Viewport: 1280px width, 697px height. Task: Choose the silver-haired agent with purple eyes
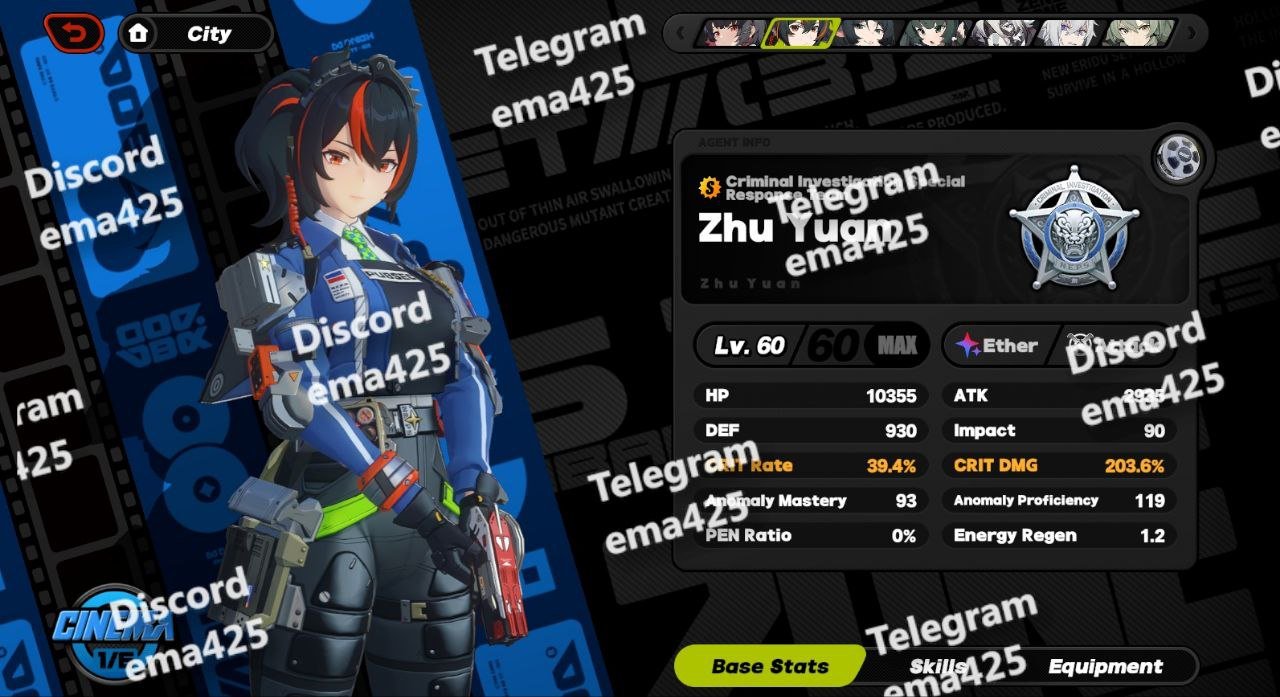click(1070, 33)
